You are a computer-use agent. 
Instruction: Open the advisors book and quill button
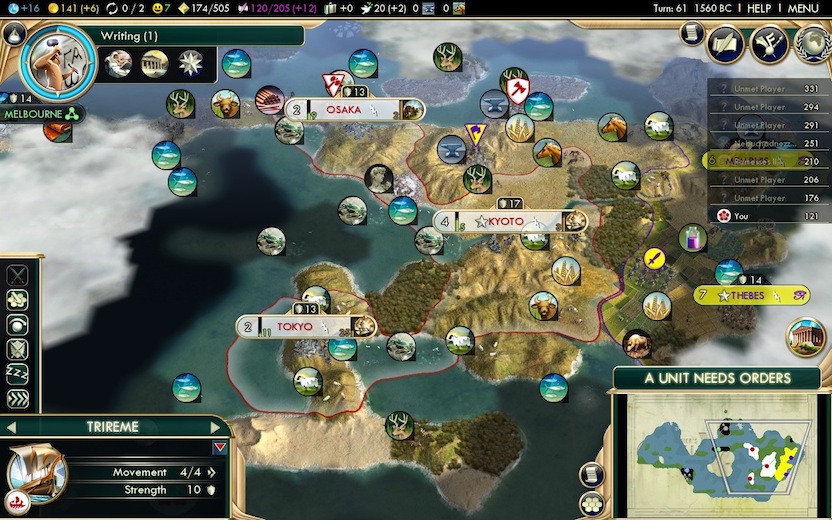[725, 43]
